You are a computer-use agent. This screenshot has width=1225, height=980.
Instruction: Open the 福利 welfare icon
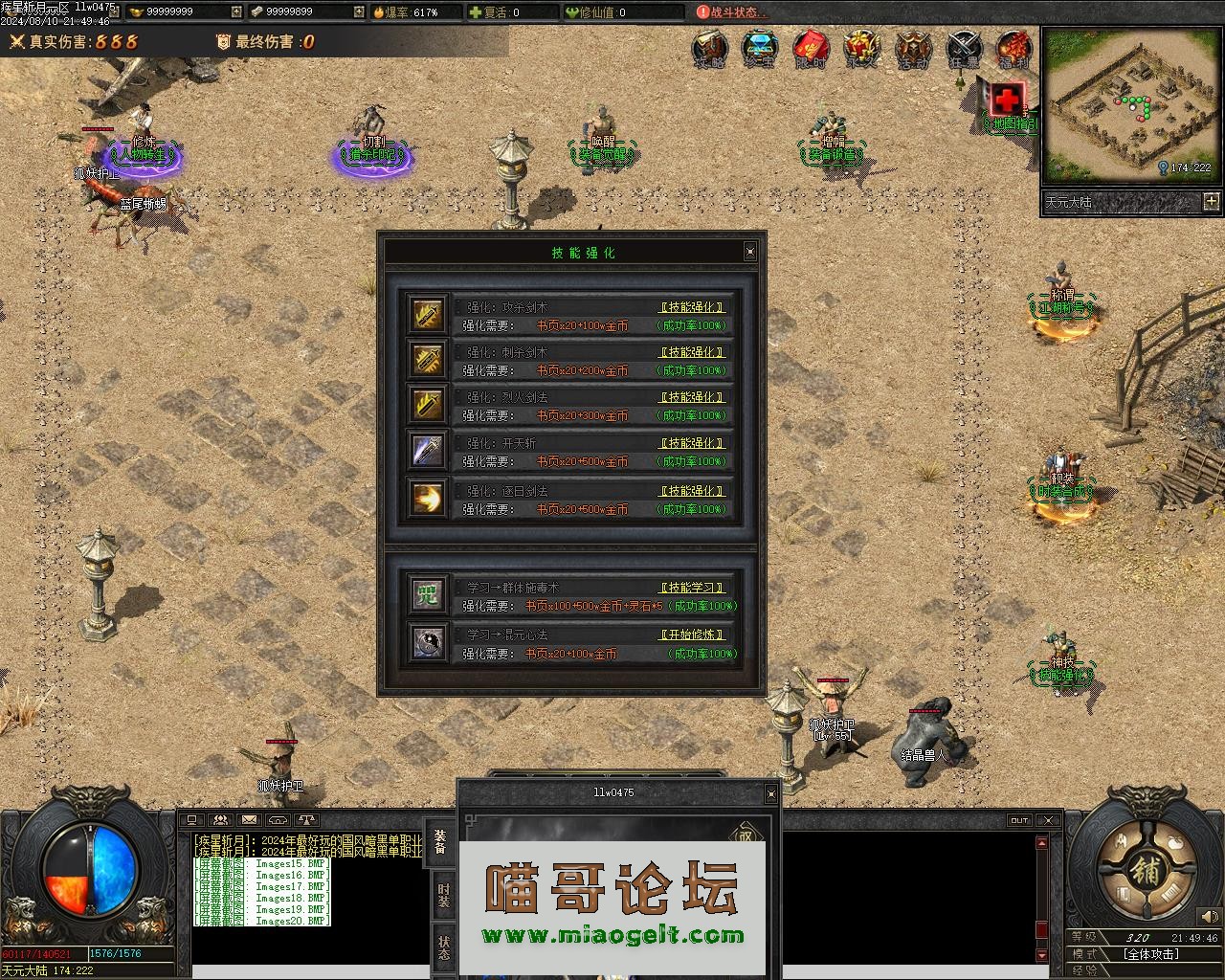pyautogui.click(x=1013, y=48)
